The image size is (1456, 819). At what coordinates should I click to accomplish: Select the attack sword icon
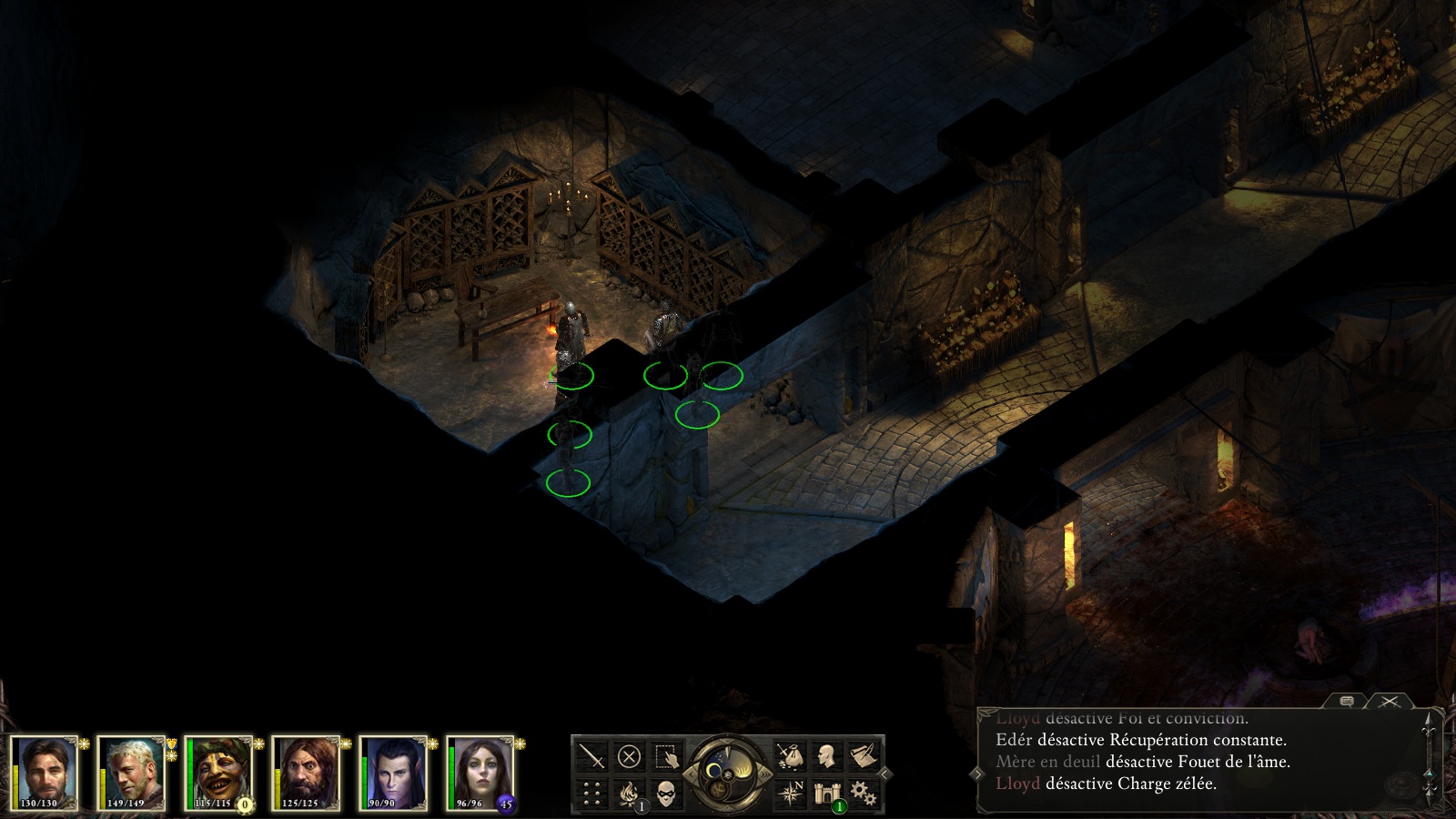pos(592,756)
